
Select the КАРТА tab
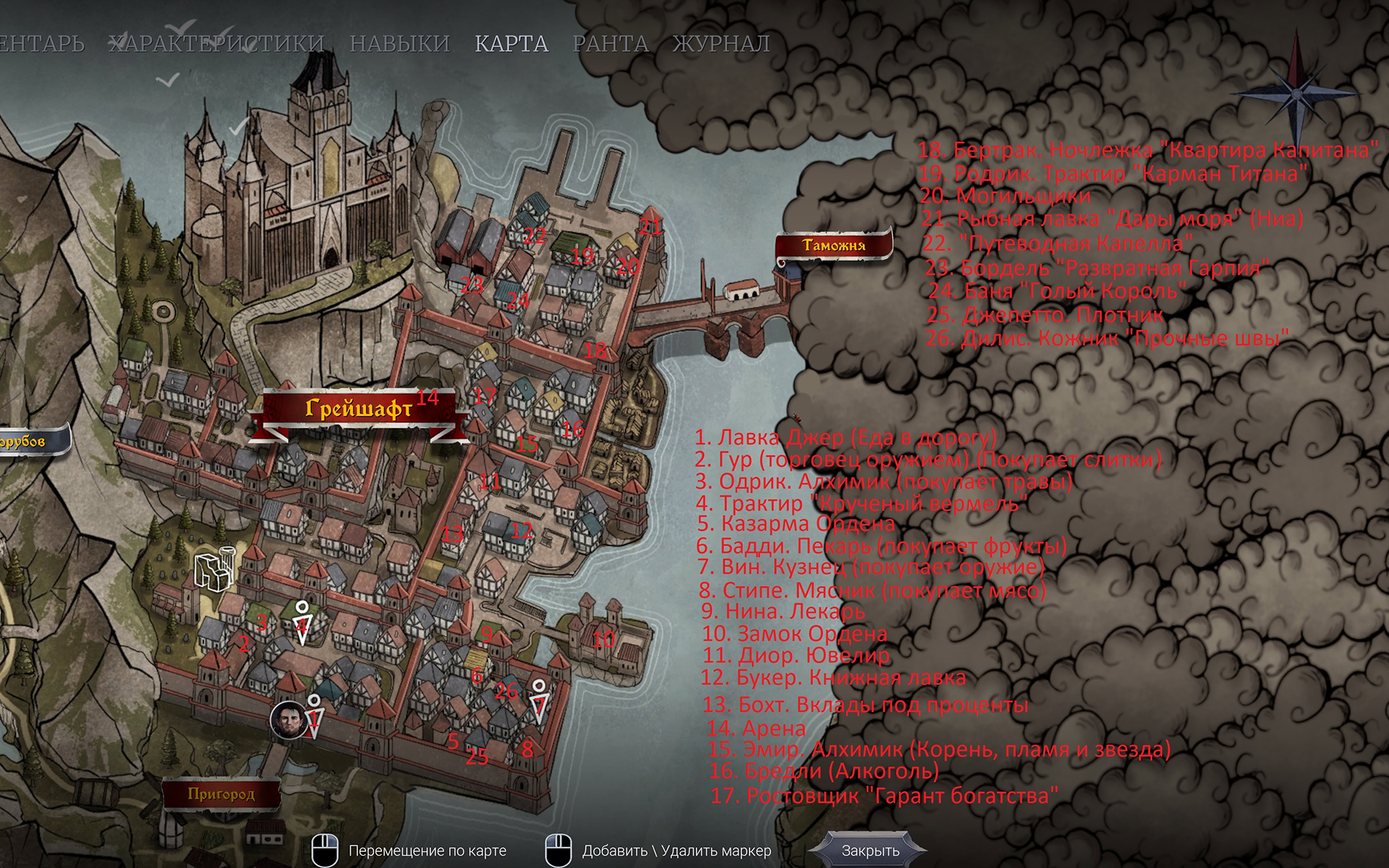511,44
